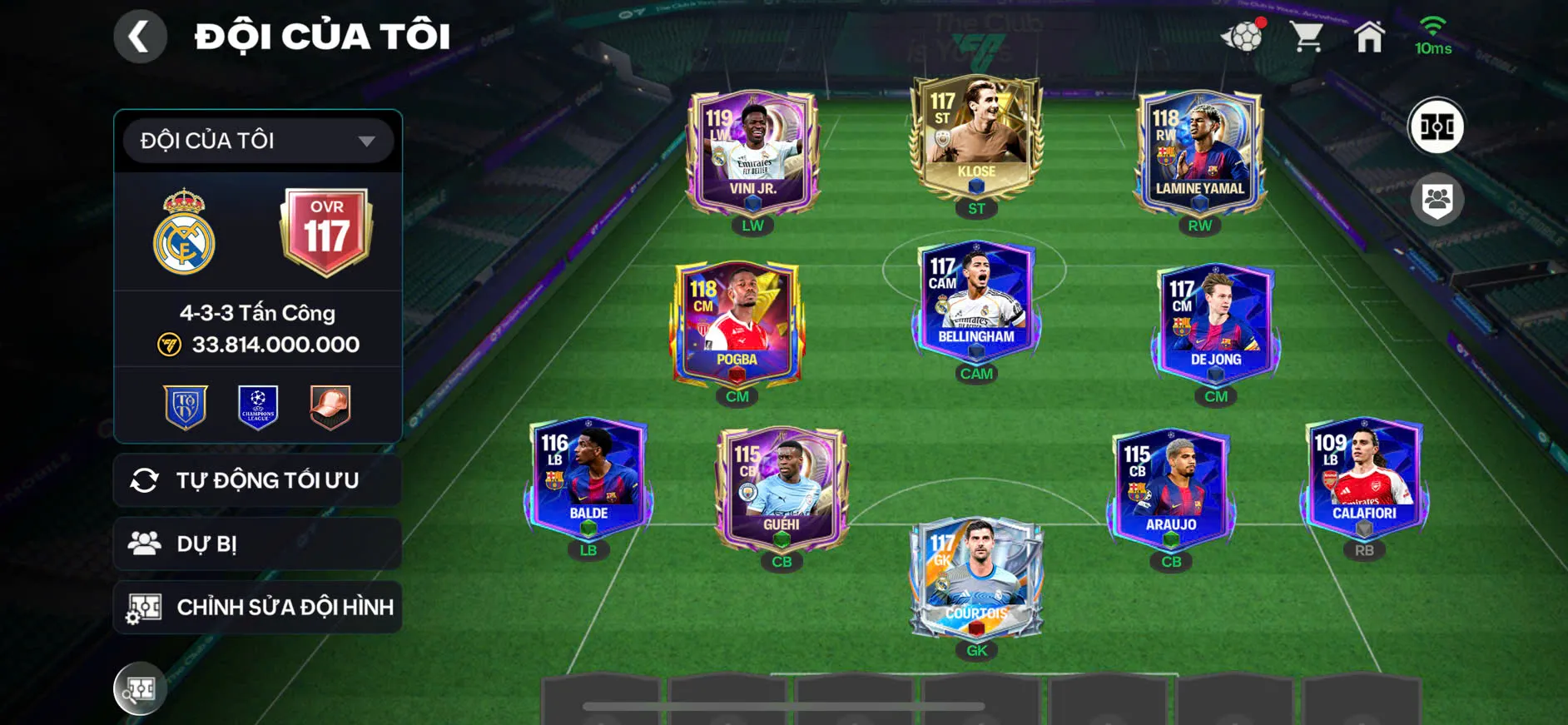Screen dimensions: 1568x725
Task: Choose the Klose striker card
Action: pyautogui.click(x=976, y=137)
